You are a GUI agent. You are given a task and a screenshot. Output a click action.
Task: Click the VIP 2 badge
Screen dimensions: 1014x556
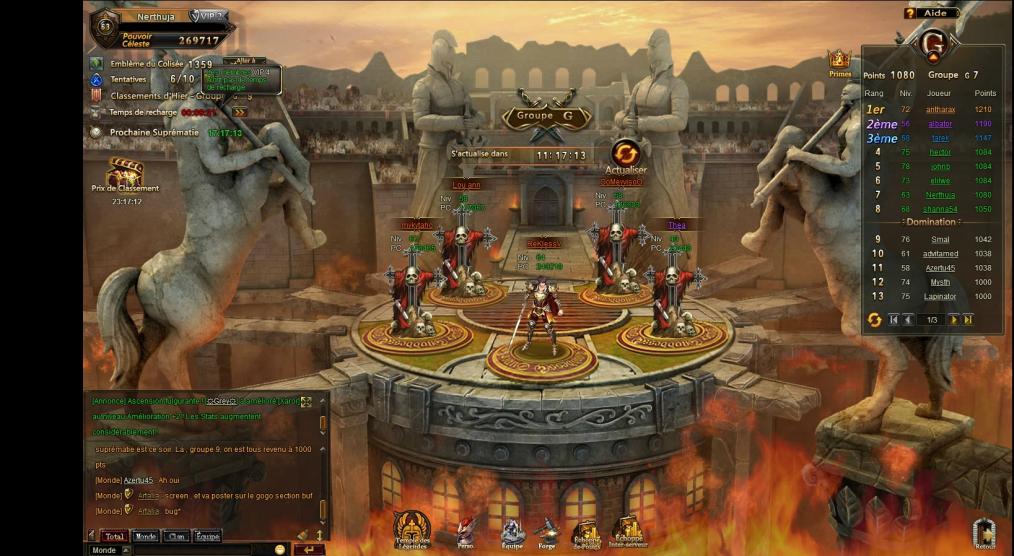coord(209,17)
